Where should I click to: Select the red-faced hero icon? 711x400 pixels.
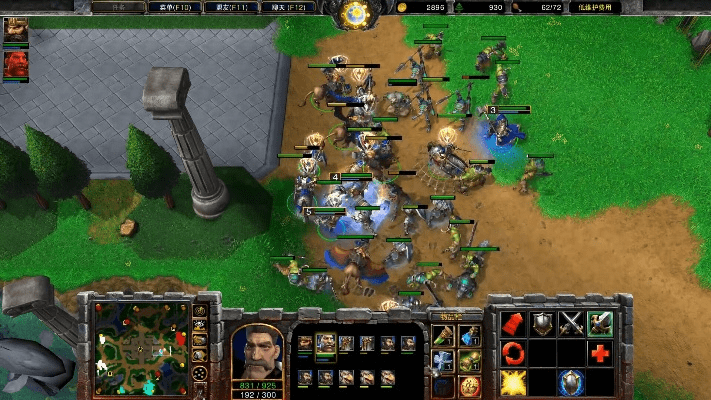[x=16, y=64]
